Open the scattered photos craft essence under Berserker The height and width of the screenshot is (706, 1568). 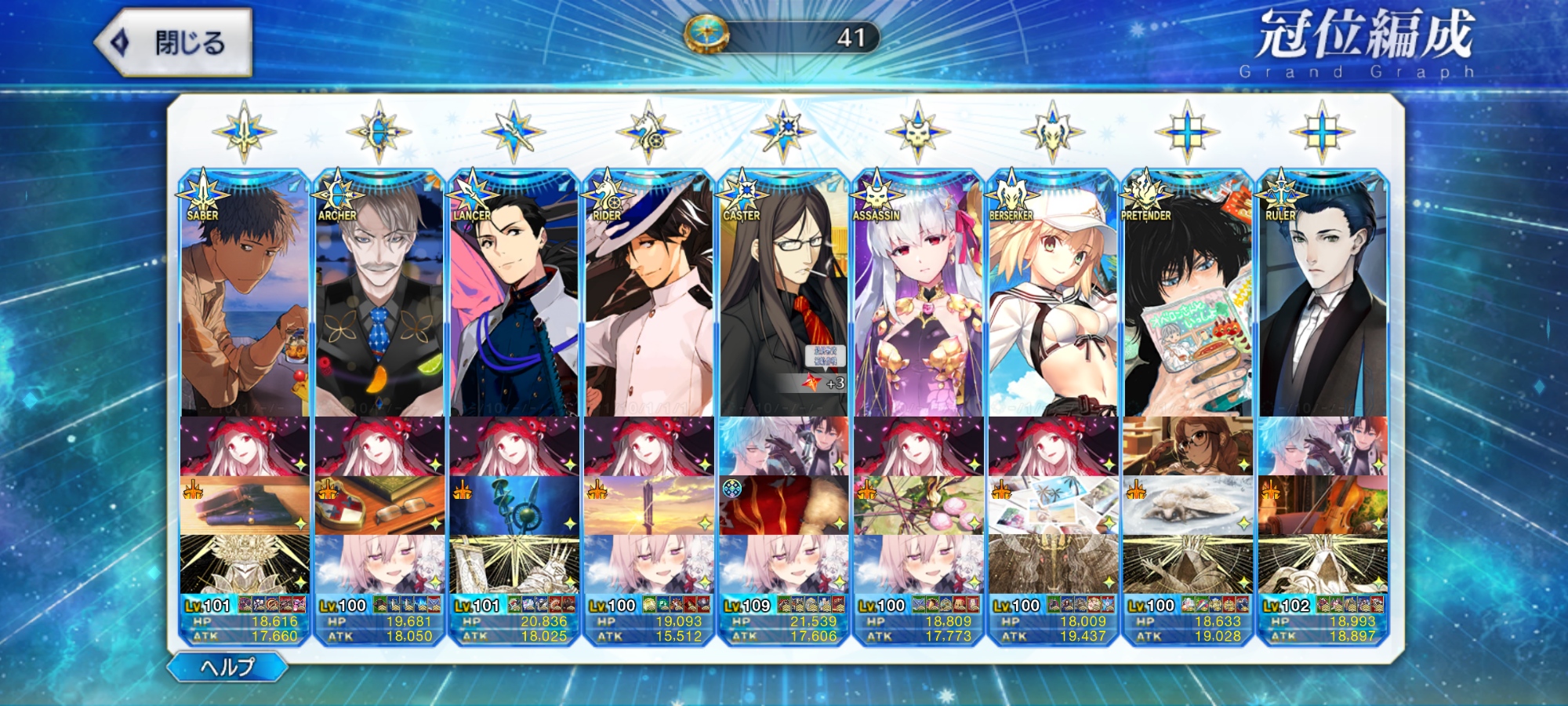point(1053,505)
